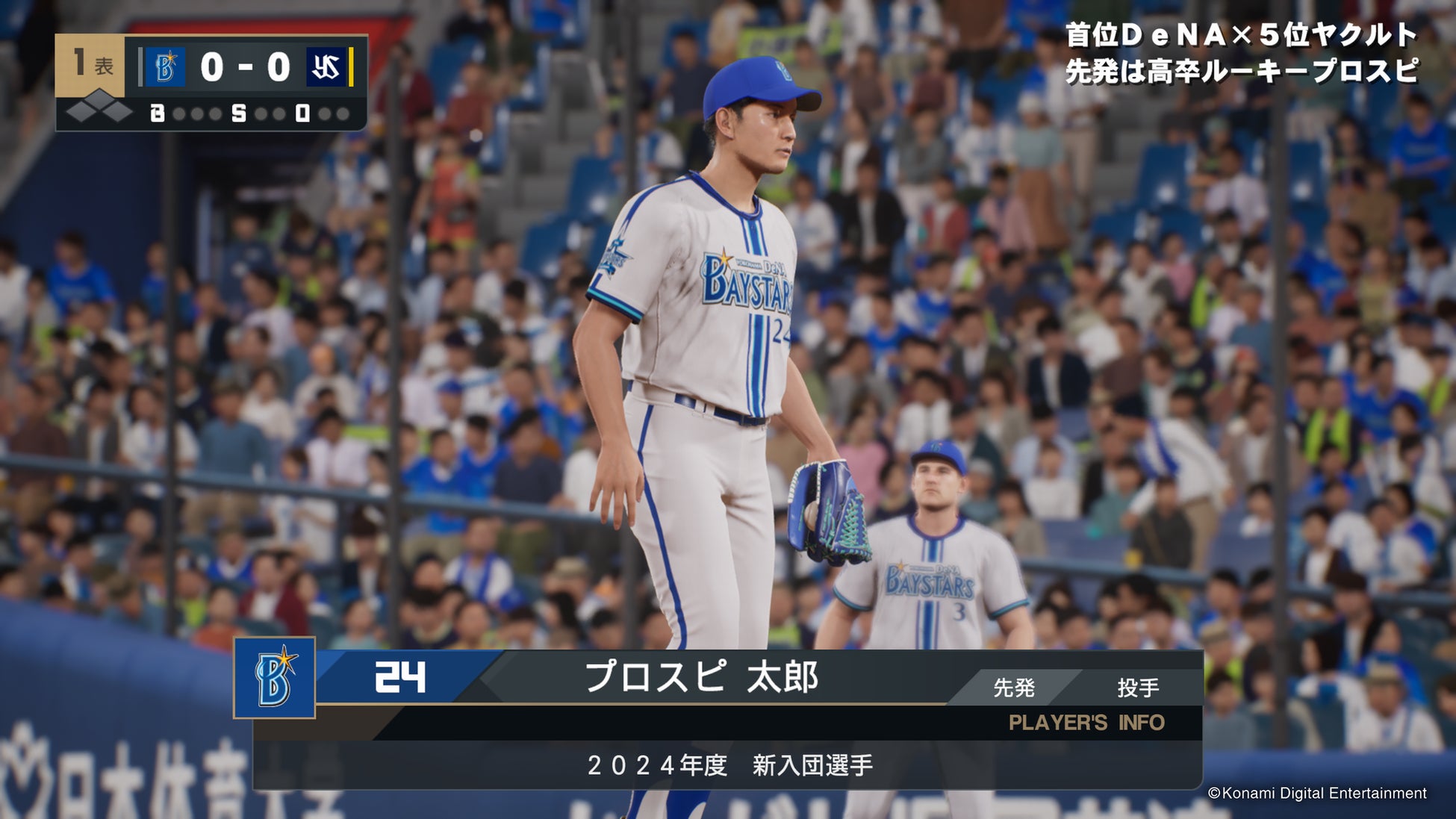The height and width of the screenshot is (819, 1456).
Task: Select the 投手 label on the player banner
Action: click(x=1137, y=688)
